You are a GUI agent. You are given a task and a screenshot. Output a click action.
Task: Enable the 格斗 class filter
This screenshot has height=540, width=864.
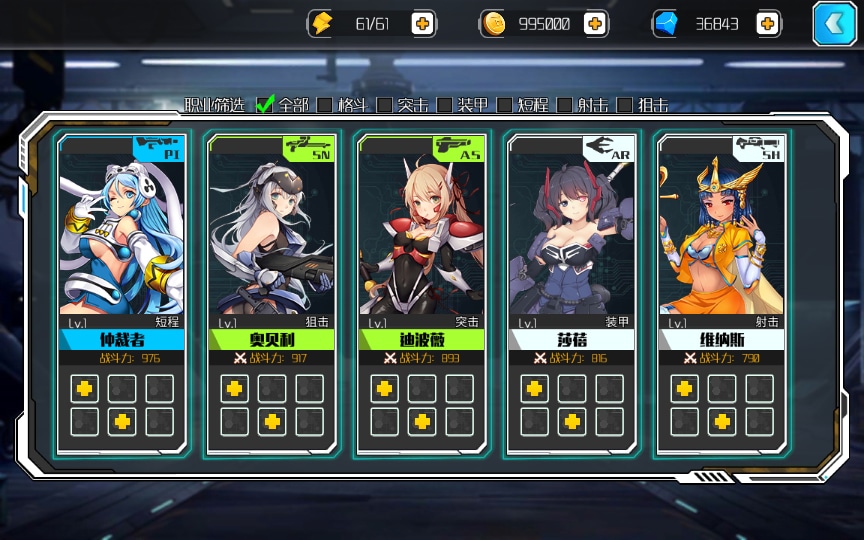325,104
